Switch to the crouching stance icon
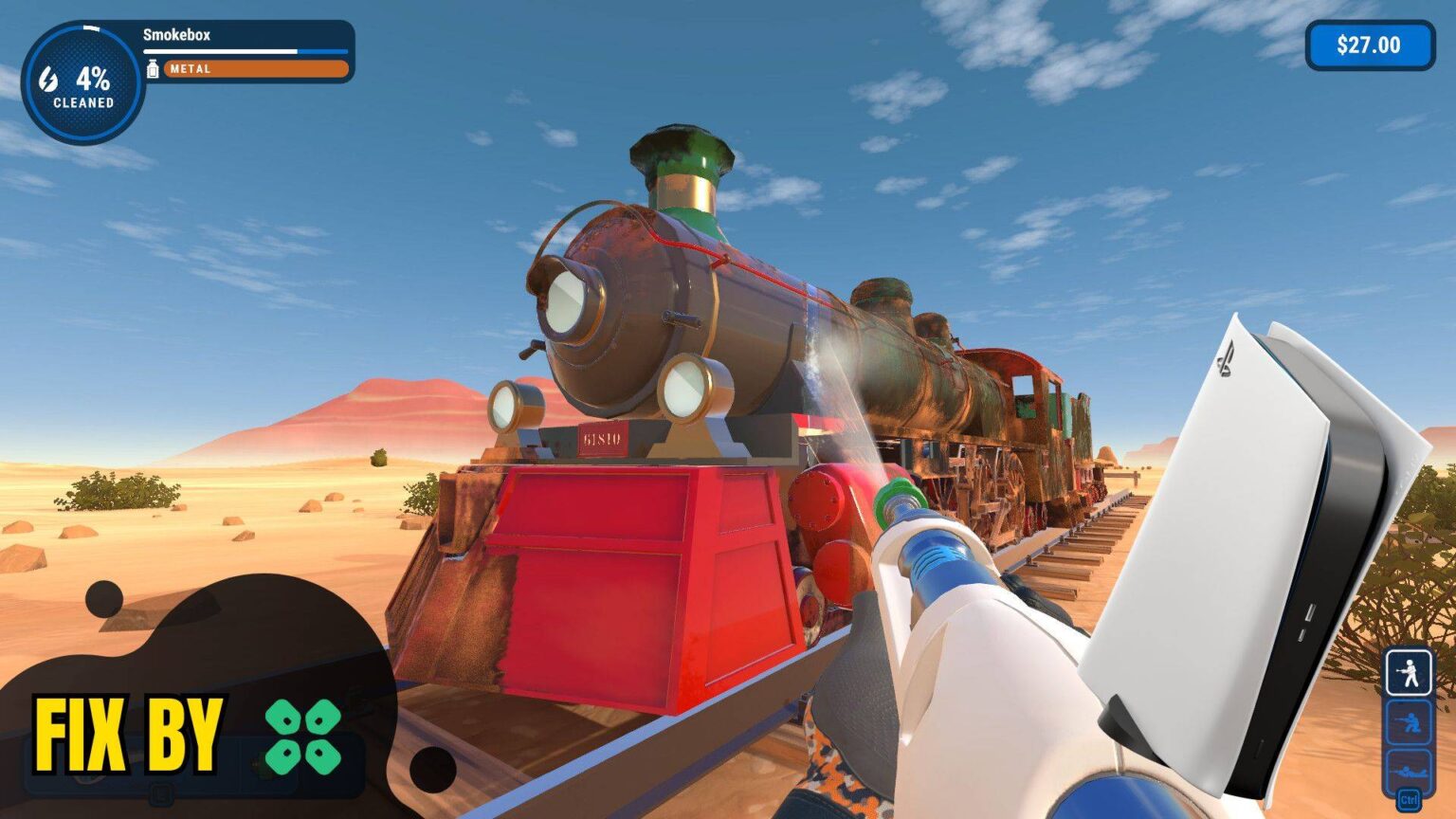Viewport: 1456px width, 819px height. click(1409, 723)
